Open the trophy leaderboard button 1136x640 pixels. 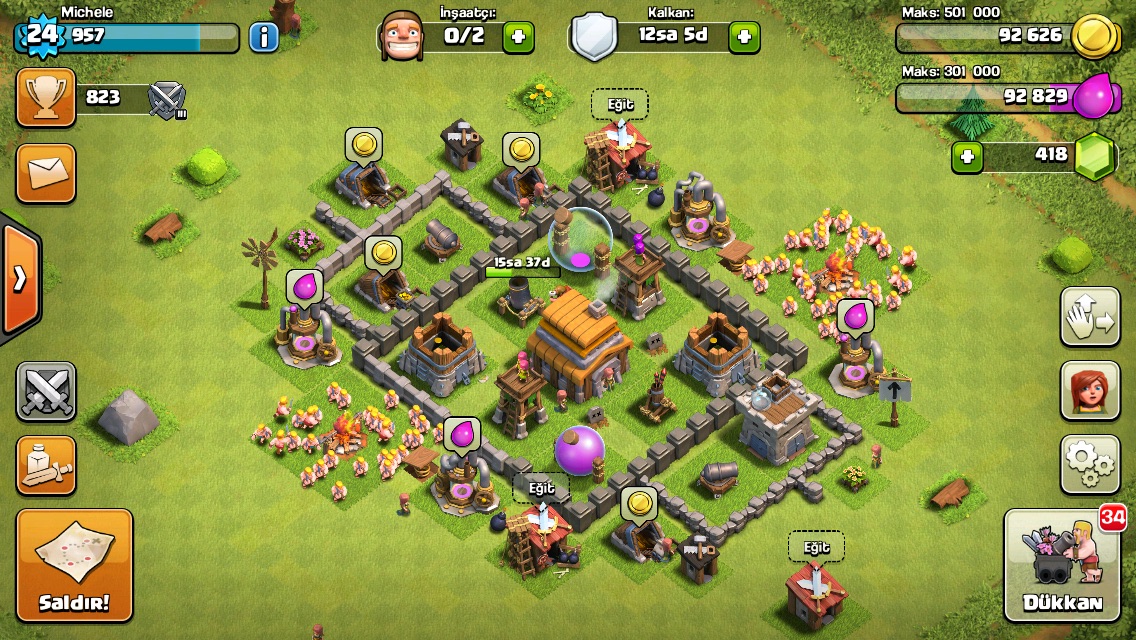coord(46,97)
